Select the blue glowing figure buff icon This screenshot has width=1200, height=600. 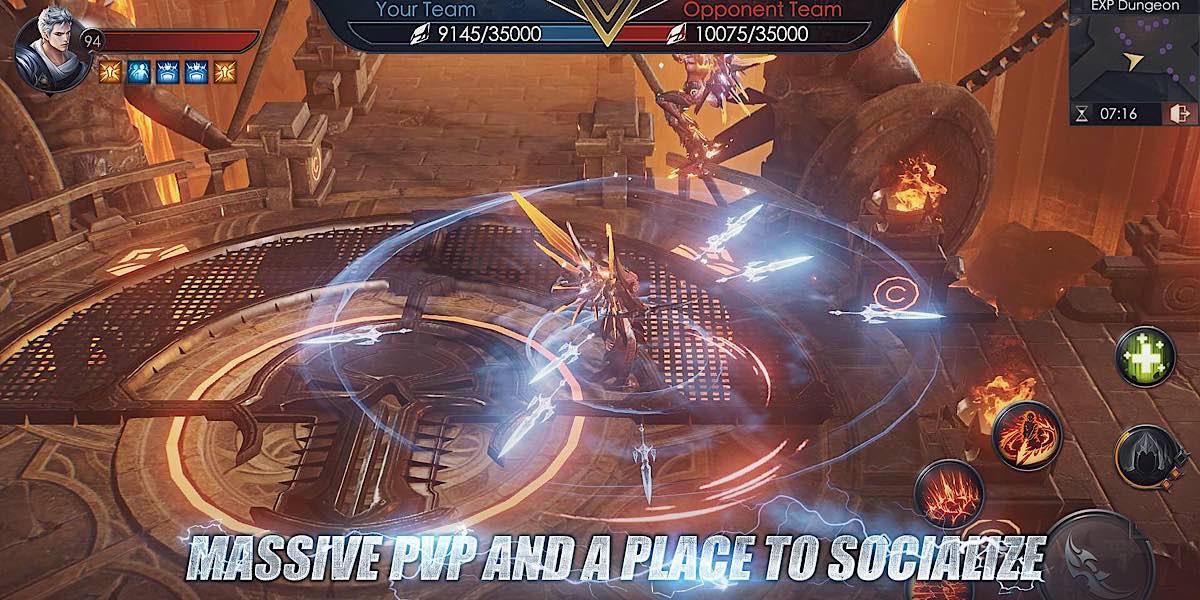[x=138, y=70]
